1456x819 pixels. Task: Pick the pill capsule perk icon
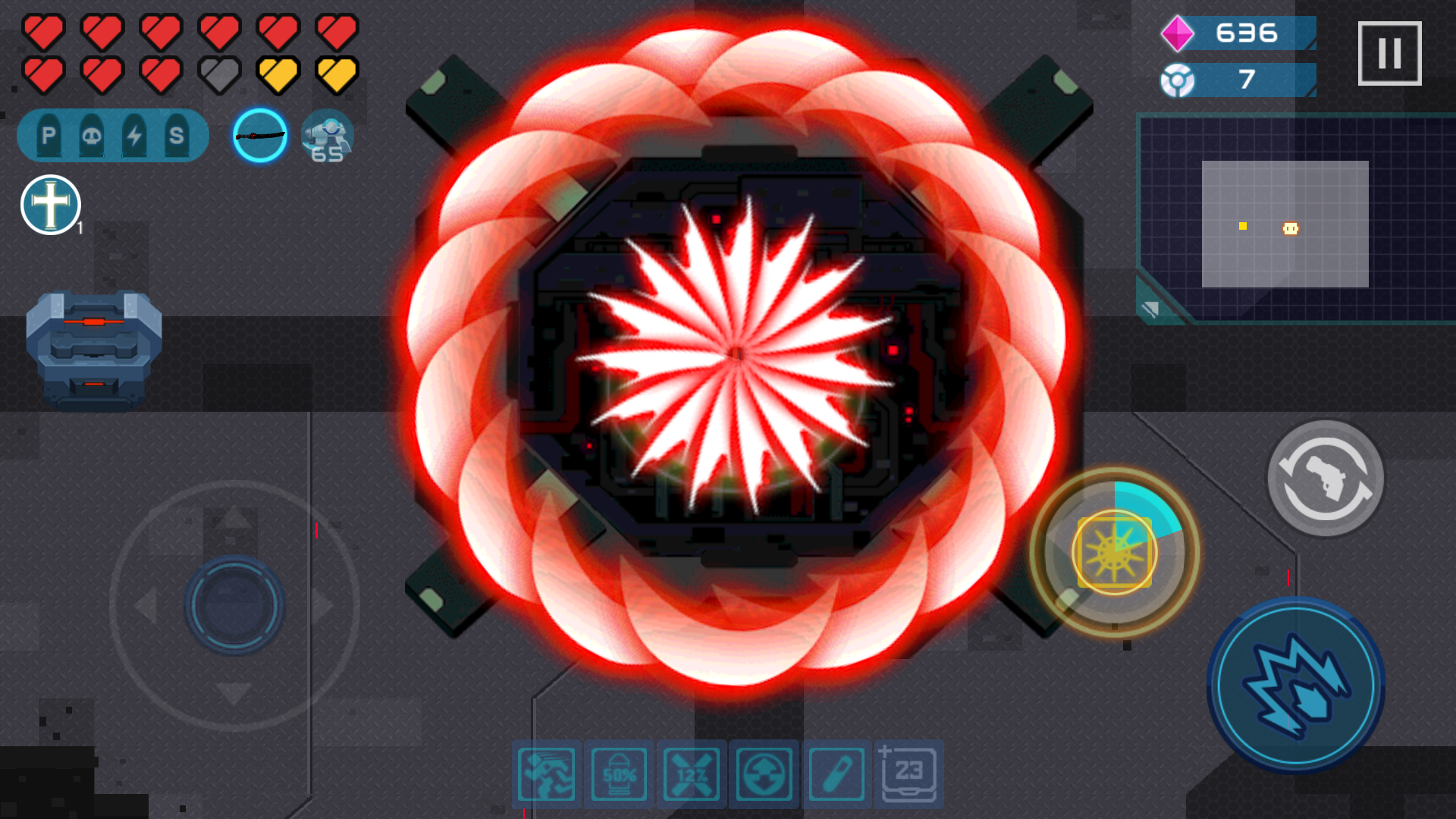[x=836, y=773]
